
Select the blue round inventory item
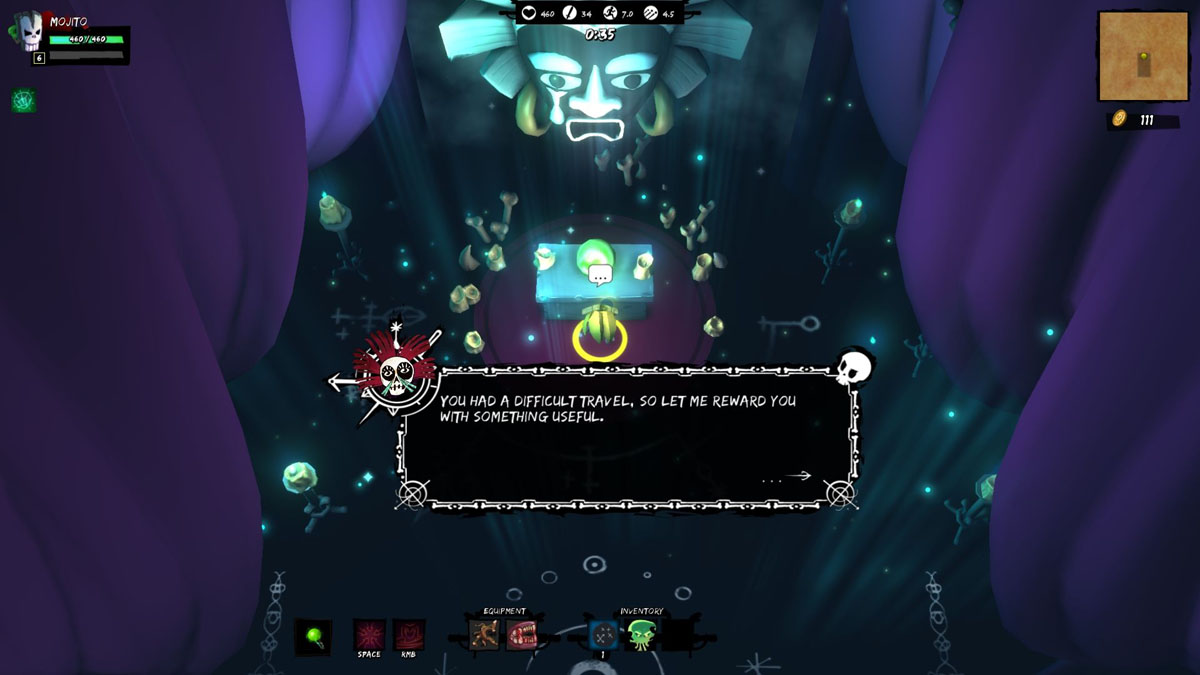coord(603,634)
